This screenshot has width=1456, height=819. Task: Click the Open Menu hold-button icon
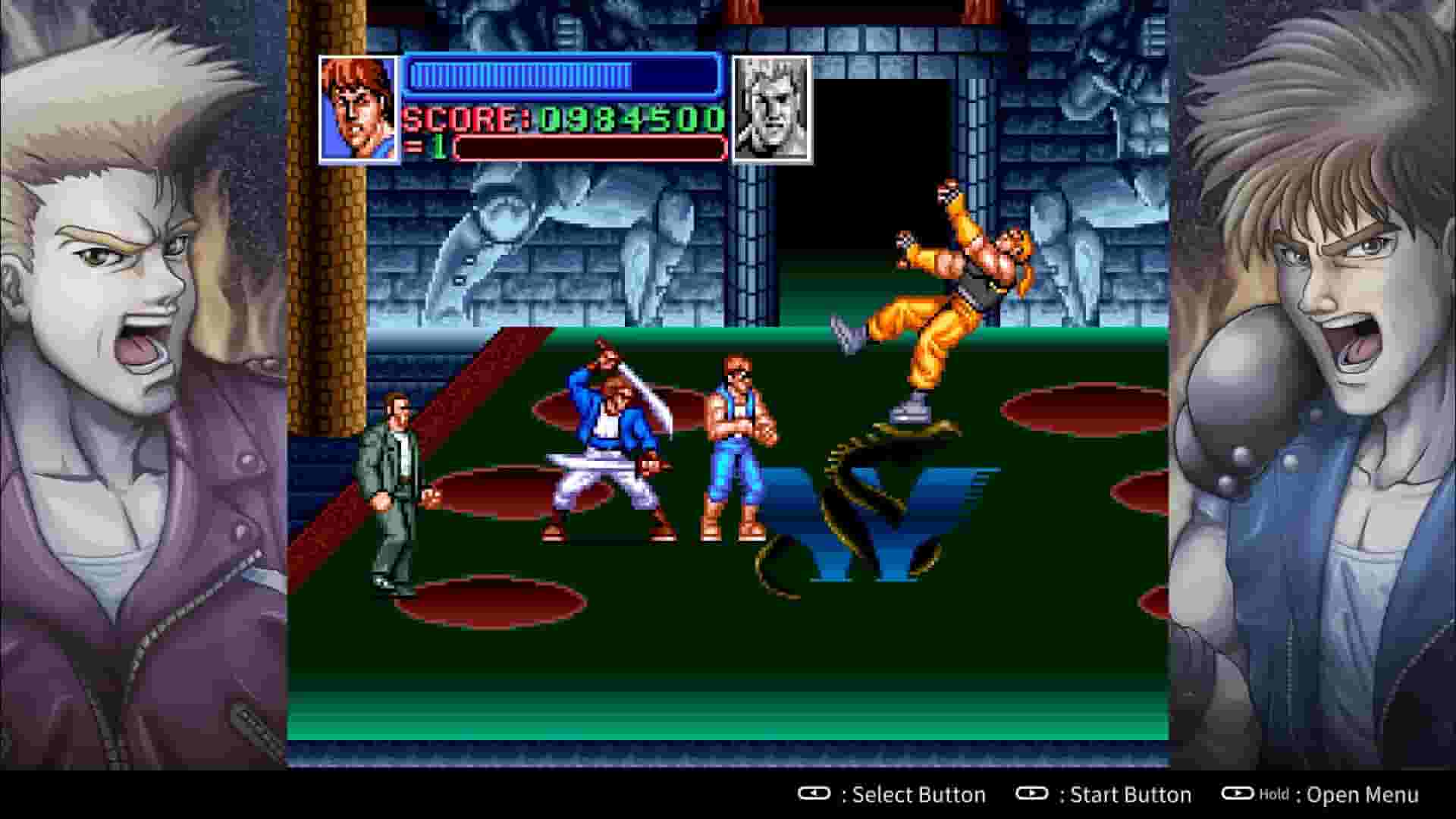[x=1239, y=795]
